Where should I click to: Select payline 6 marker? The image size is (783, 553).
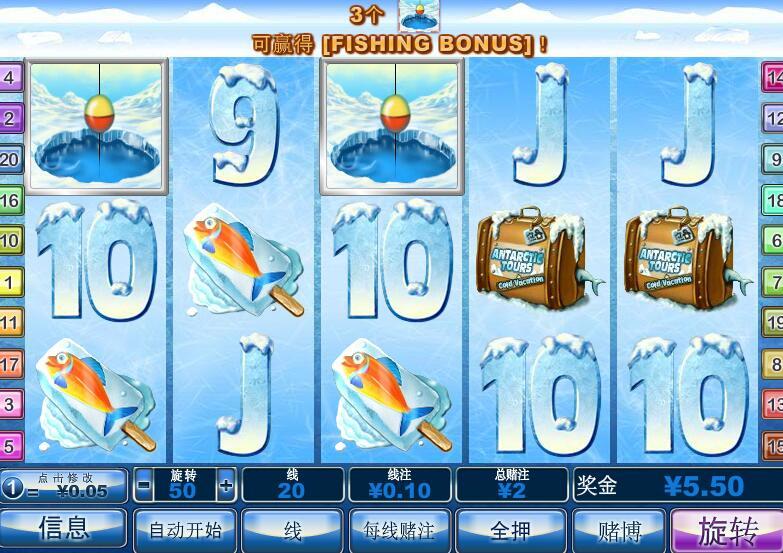click(774, 241)
